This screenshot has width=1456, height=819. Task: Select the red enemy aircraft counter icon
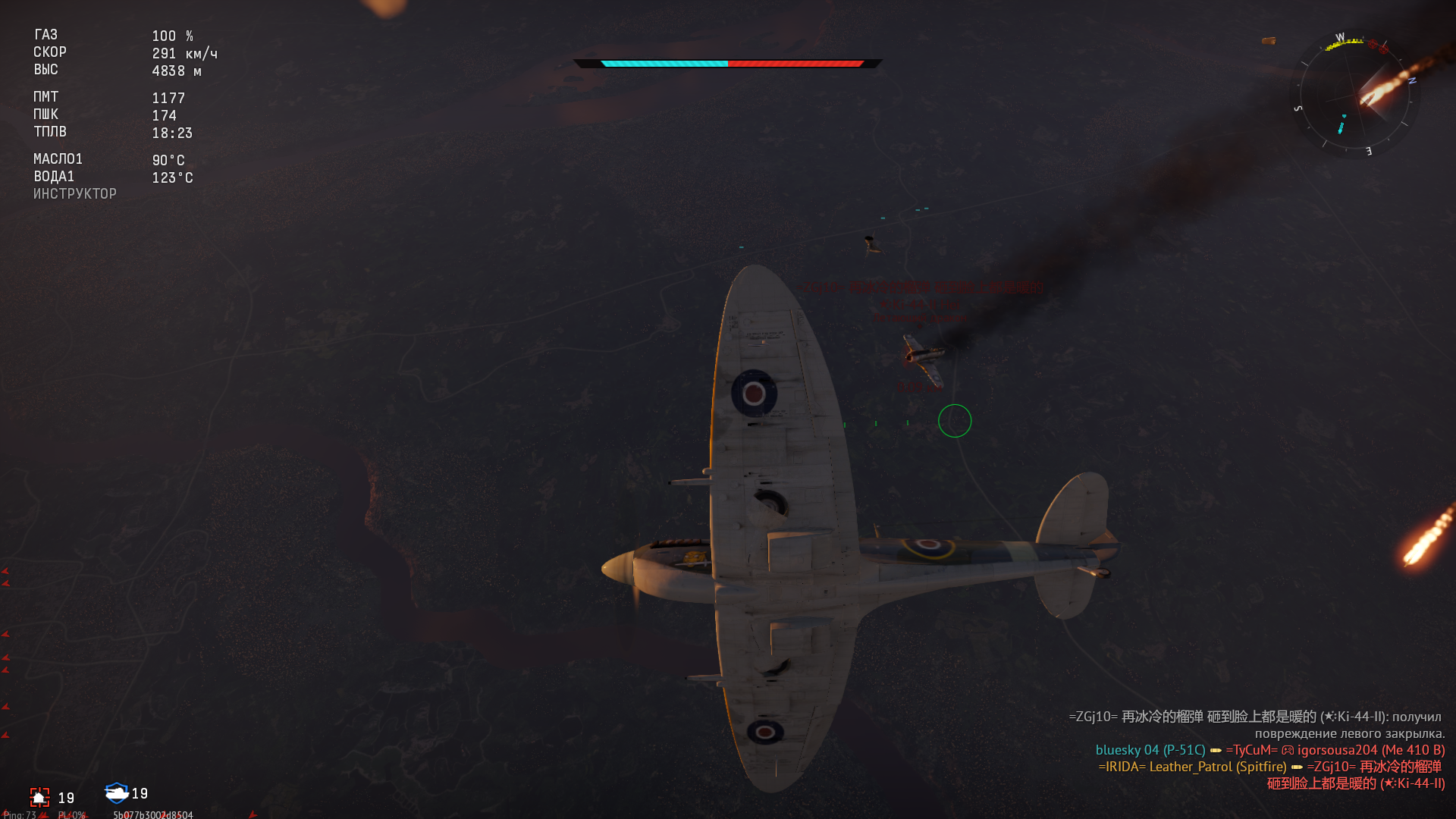tap(39, 797)
